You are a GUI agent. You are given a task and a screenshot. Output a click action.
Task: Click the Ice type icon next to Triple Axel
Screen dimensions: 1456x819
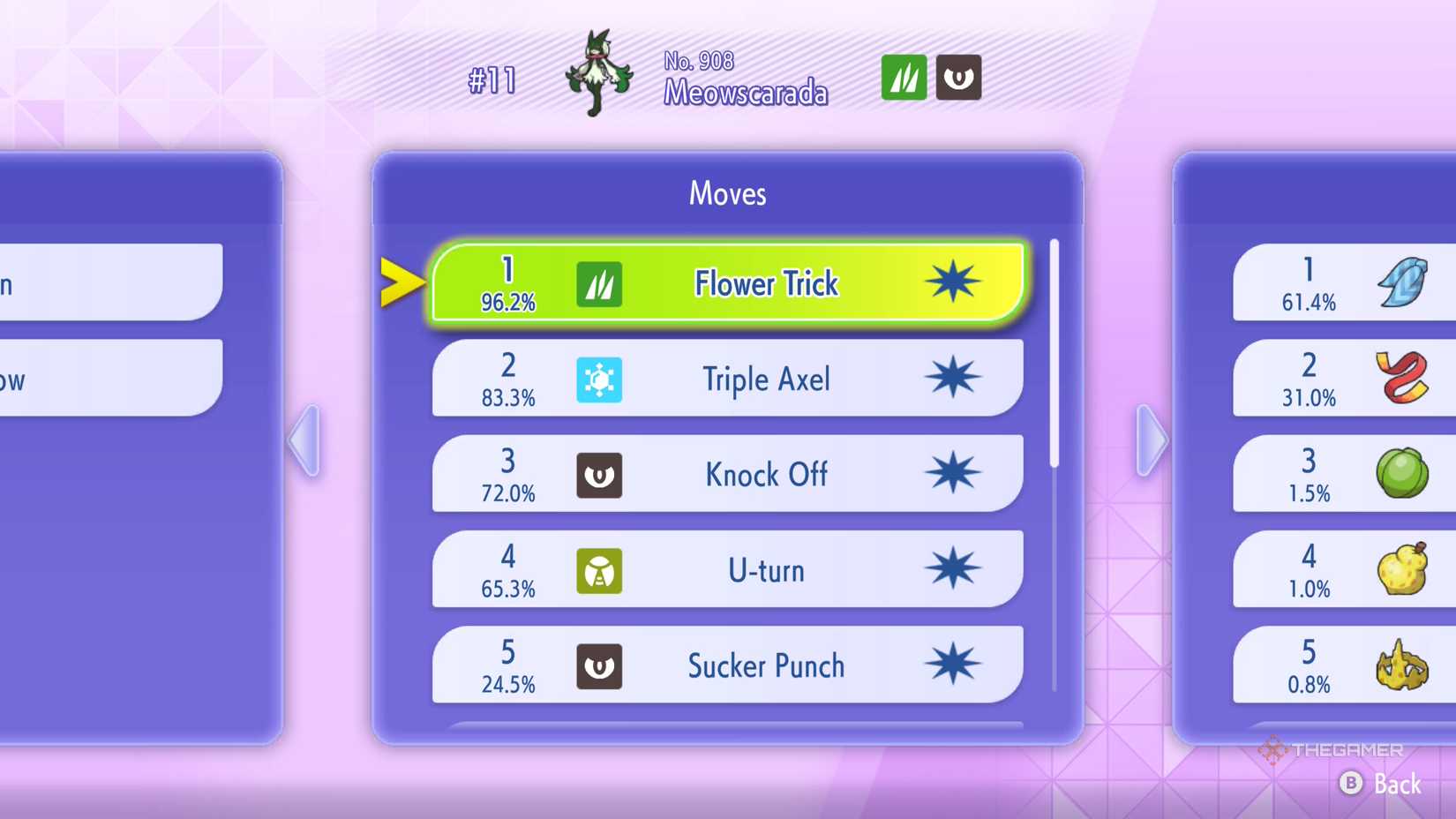[x=600, y=379]
